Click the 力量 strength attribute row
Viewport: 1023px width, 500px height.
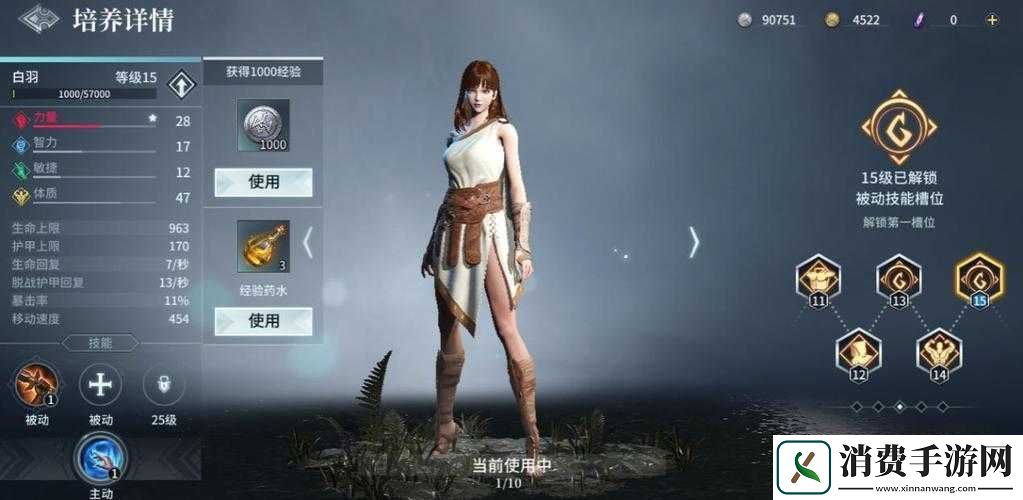100,120
